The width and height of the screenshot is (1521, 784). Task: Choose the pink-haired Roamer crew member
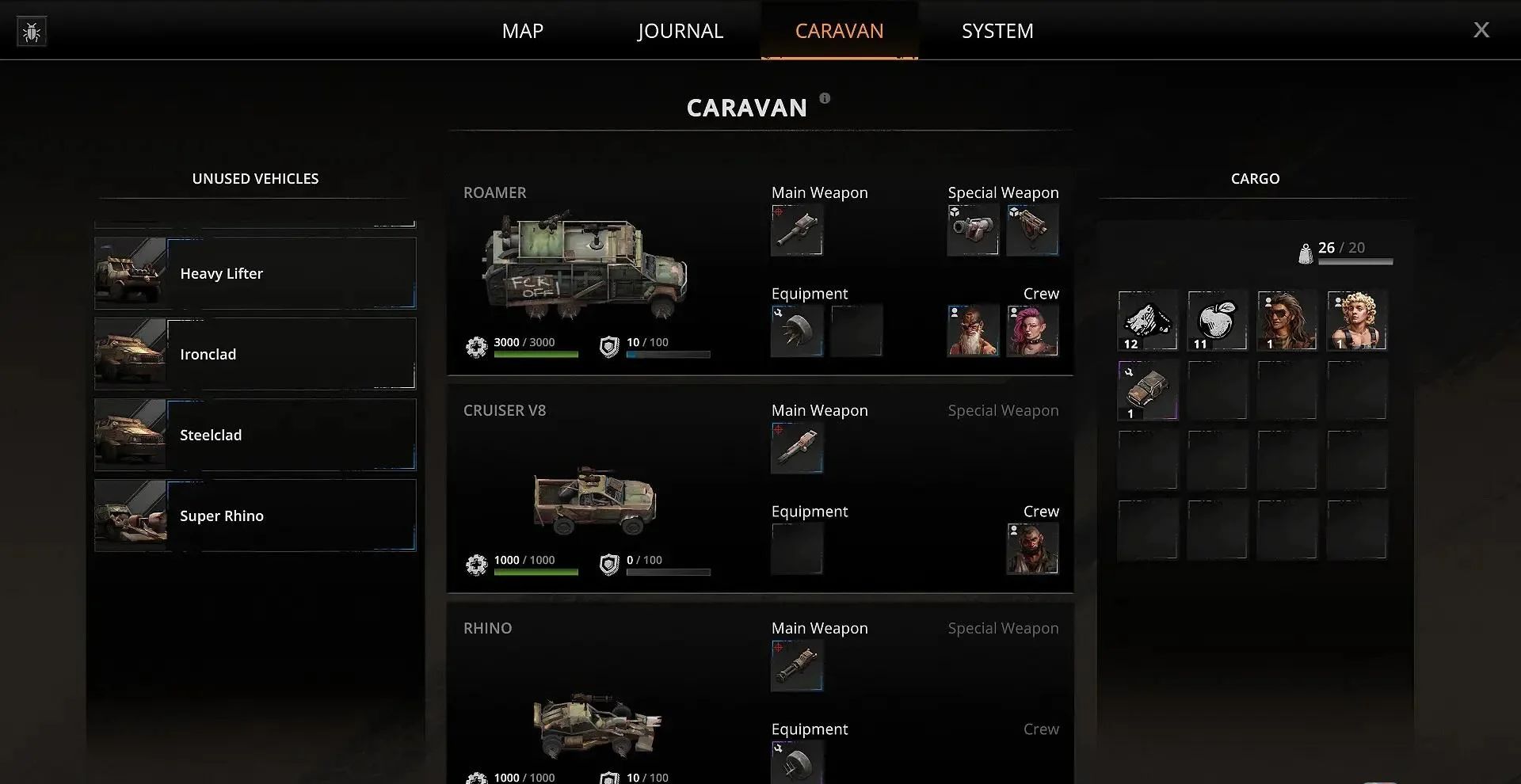[x=1032, y=330]
